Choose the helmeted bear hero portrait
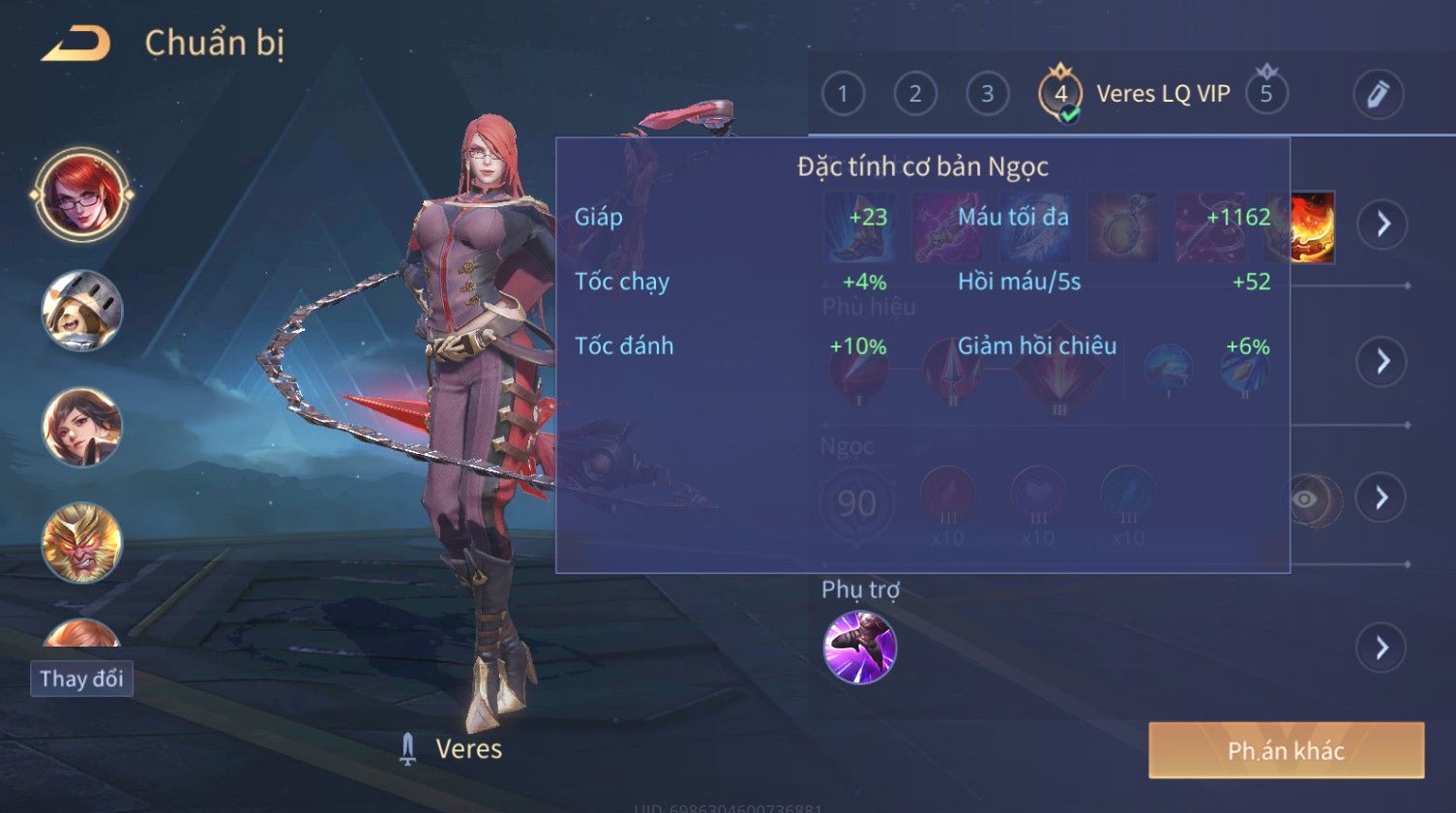 pyautogui.click(x=81, y=311)
